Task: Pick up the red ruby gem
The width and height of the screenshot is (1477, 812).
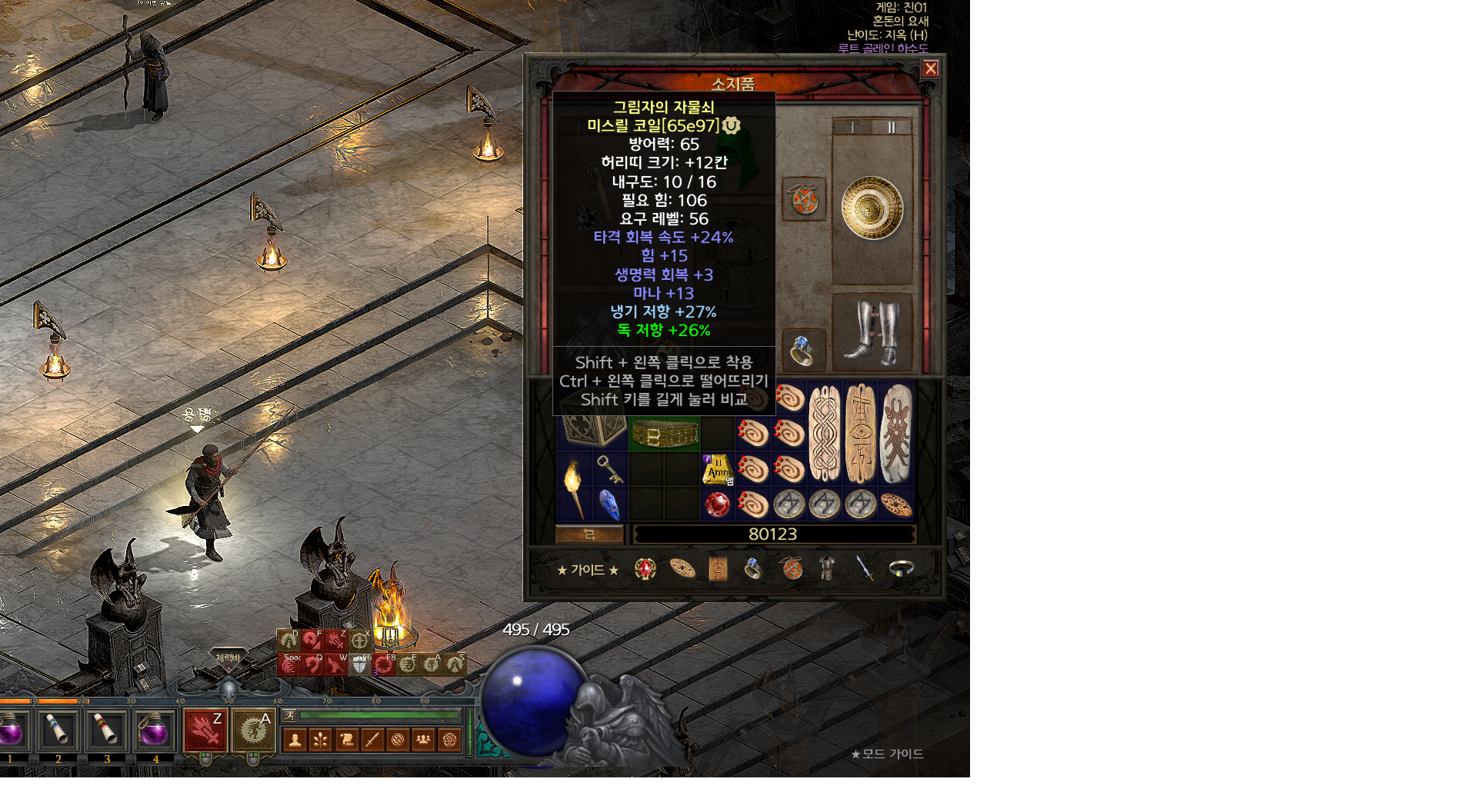Action: pos(717,505)
